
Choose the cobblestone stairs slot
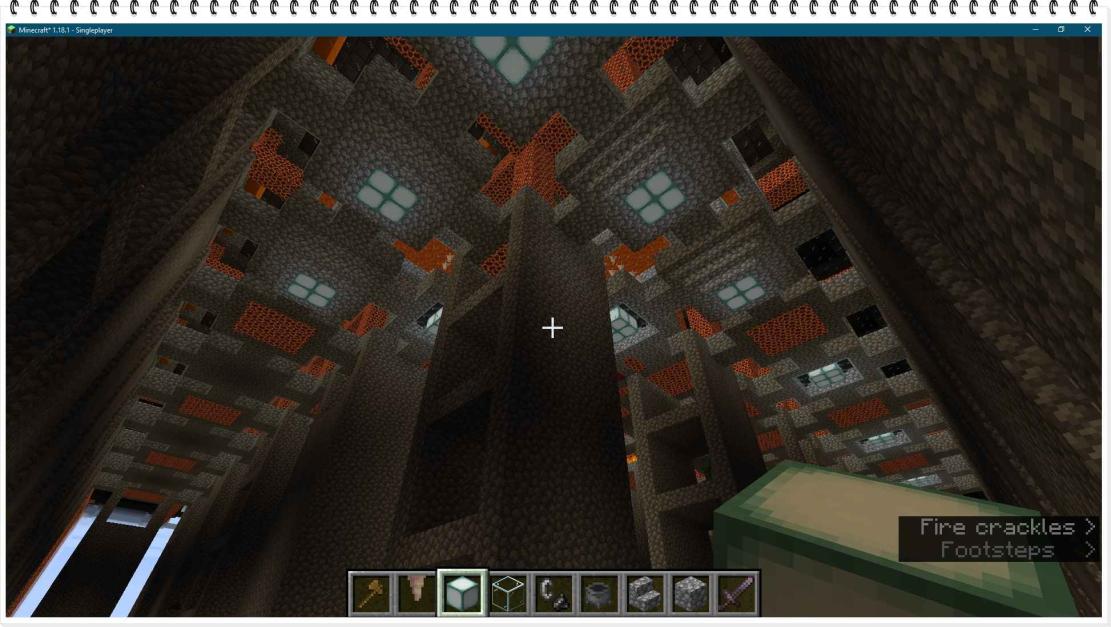644,594
